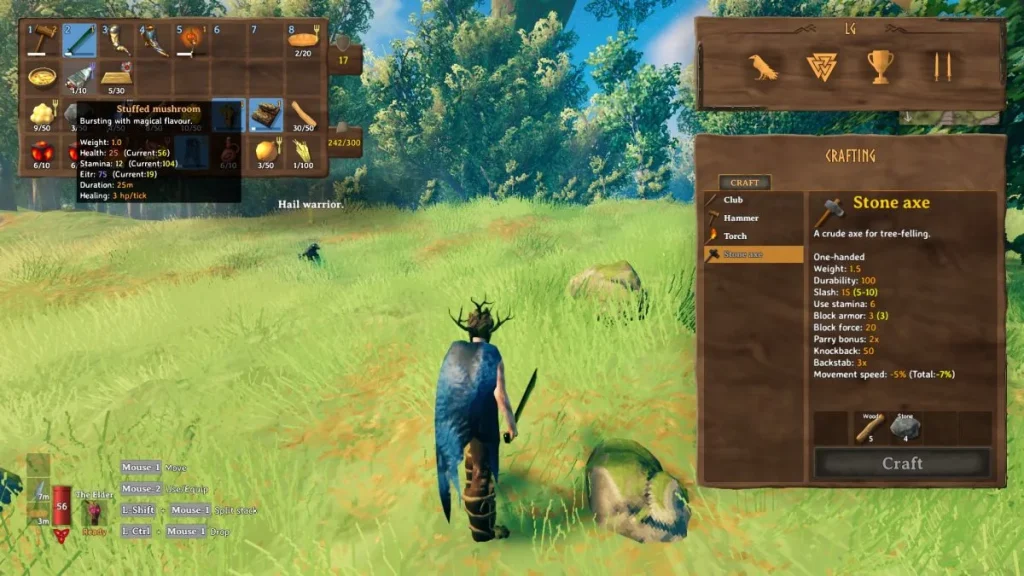The width and height of the screenshot is (1024, 576).
Task: Open the Craft tab
Action: [744, 183]
